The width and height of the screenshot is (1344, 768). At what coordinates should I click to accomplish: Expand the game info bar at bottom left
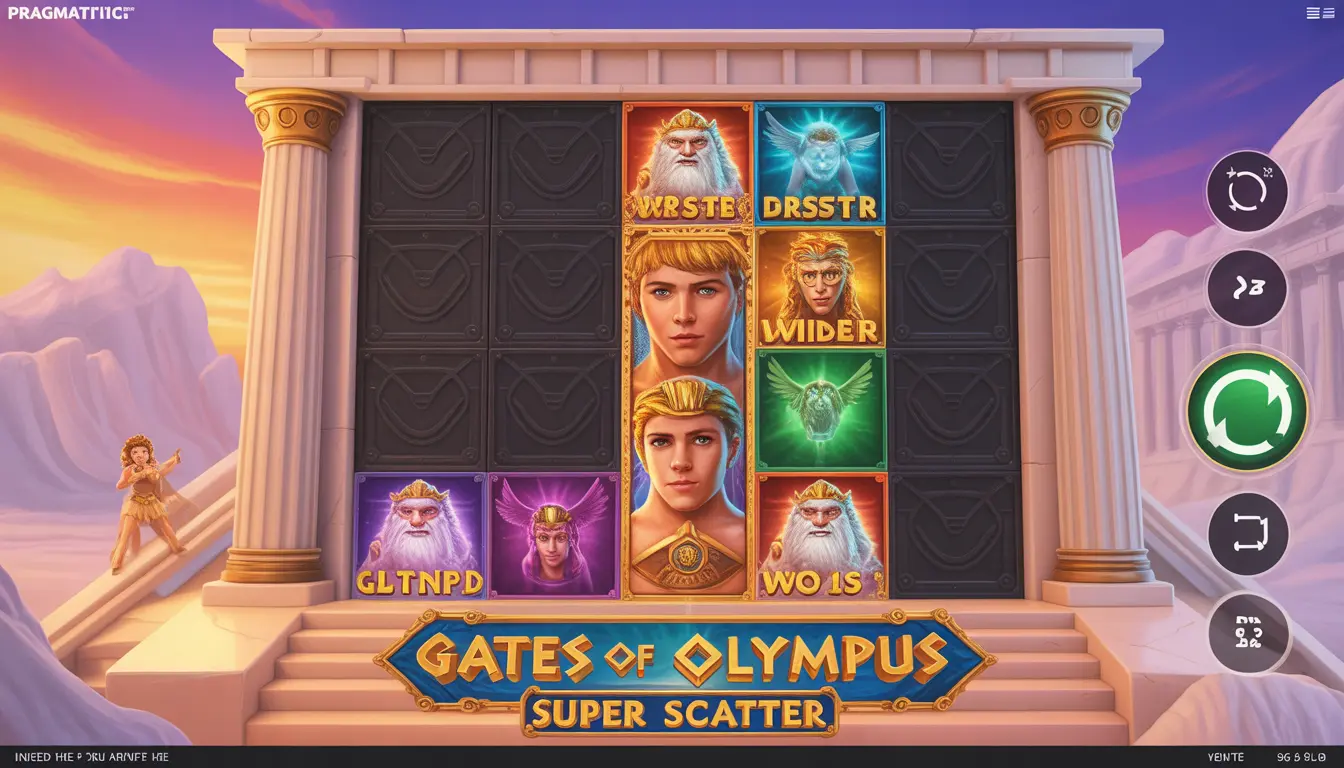pos(90,757)
